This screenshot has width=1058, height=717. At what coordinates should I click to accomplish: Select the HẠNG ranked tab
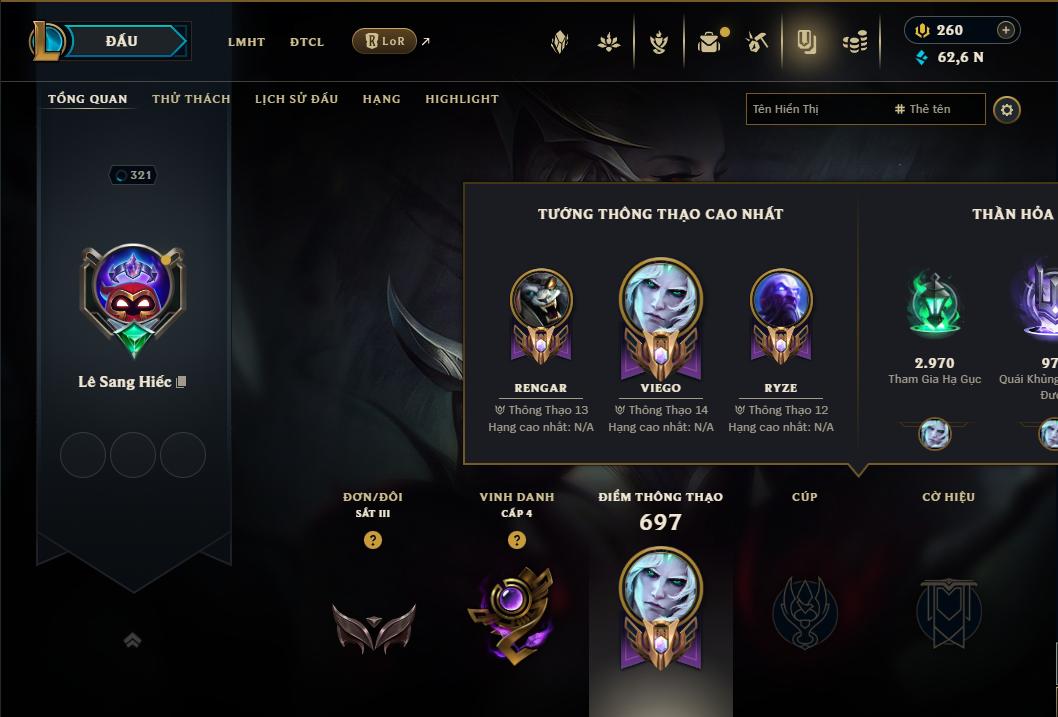point(381,99)
